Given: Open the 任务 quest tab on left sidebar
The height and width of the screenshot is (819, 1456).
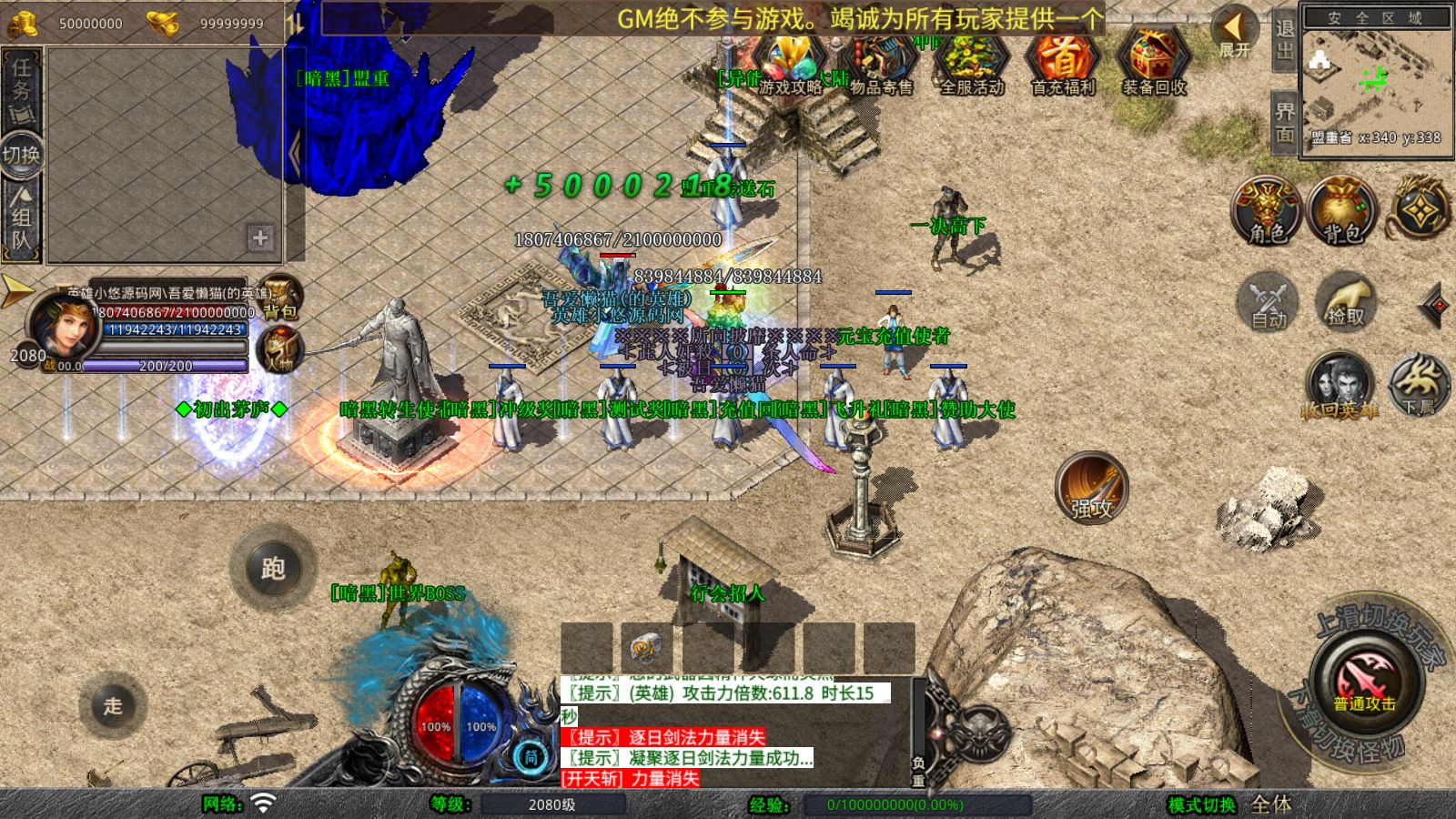Looking at the screenshot, I should pyautogui.click(x=18, y=79).
